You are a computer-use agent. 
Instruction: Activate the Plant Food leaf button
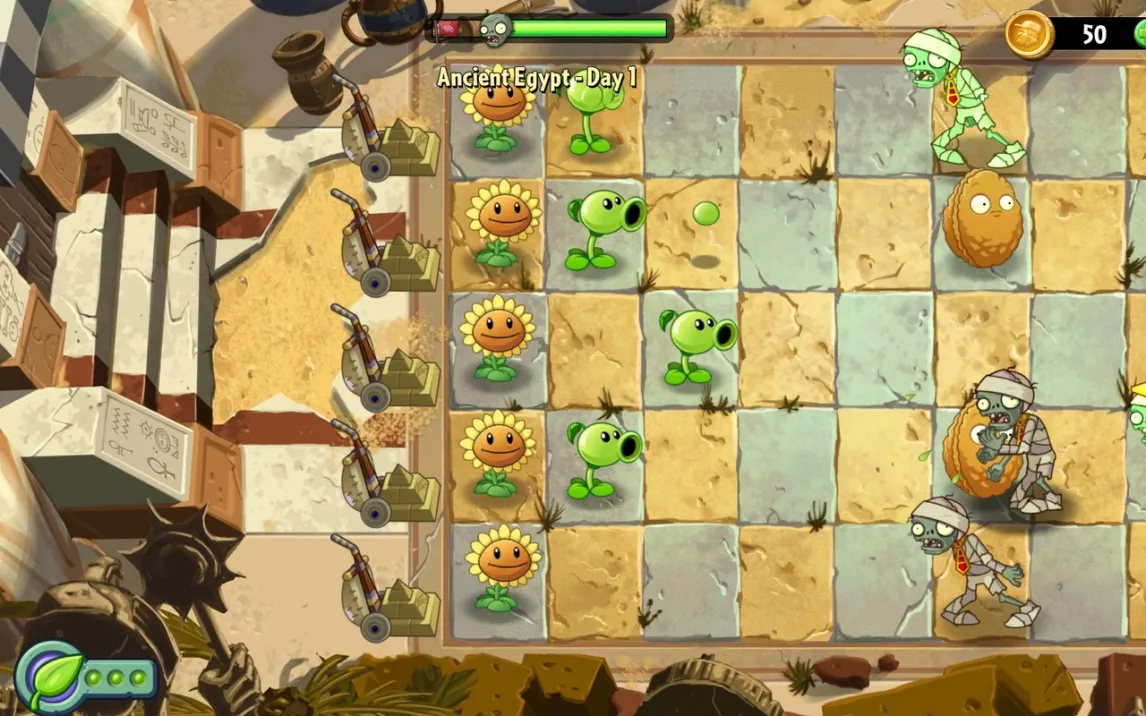tap(50, 677)
